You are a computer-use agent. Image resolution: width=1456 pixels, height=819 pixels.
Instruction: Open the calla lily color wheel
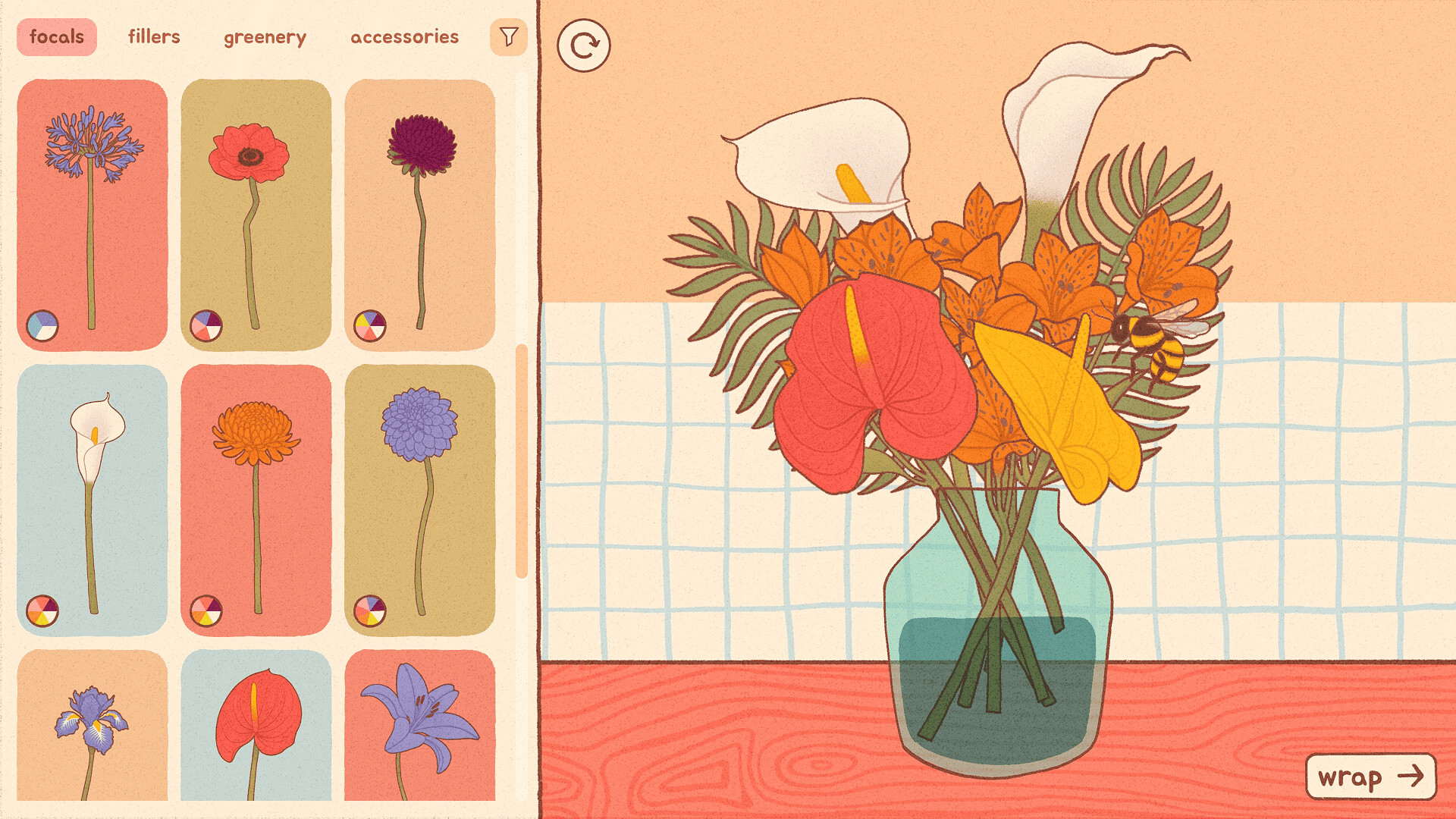pos(43,609)
